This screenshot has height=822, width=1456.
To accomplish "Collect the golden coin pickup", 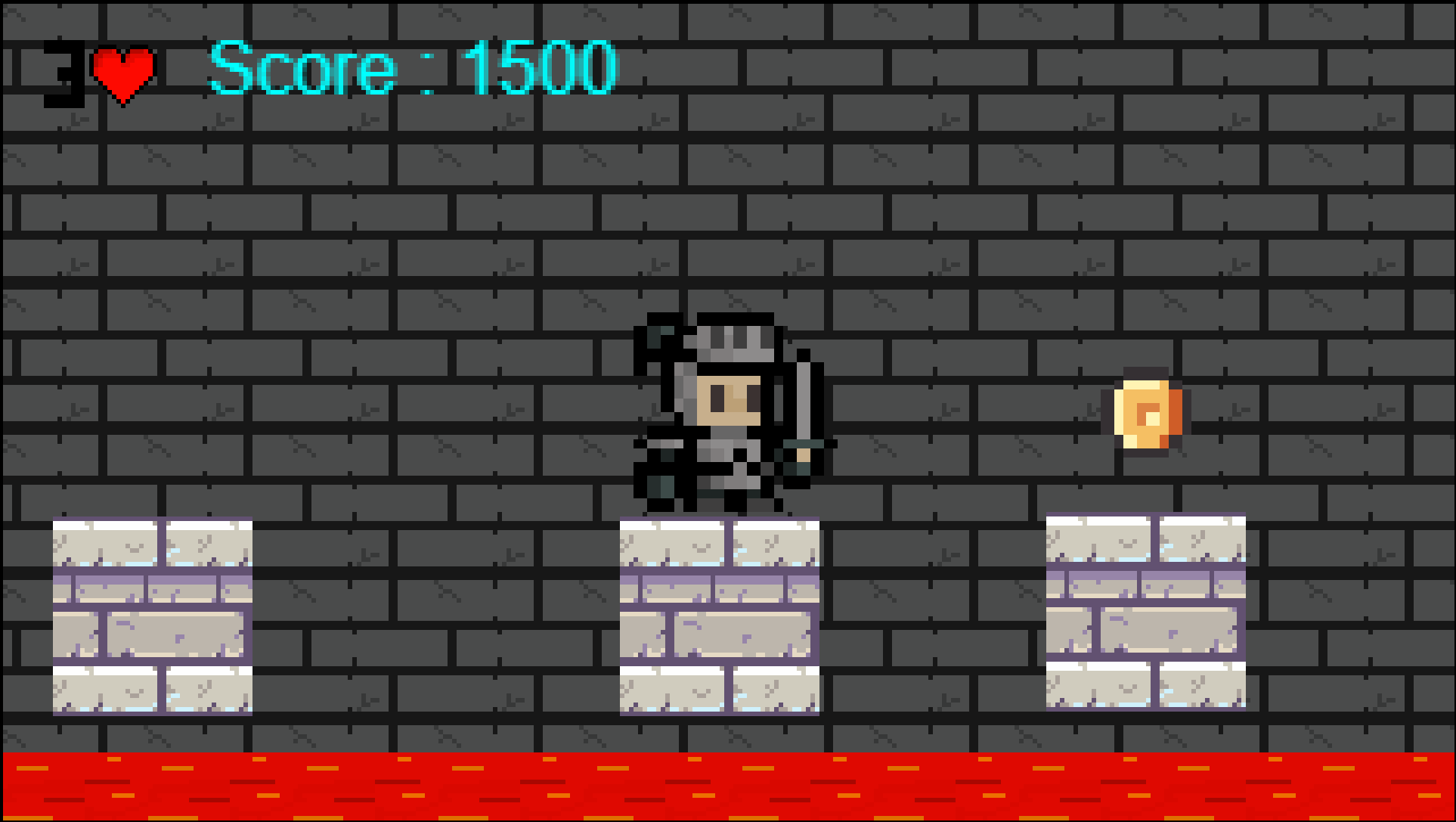I will pyautogui.click(x=1148, y=414).
